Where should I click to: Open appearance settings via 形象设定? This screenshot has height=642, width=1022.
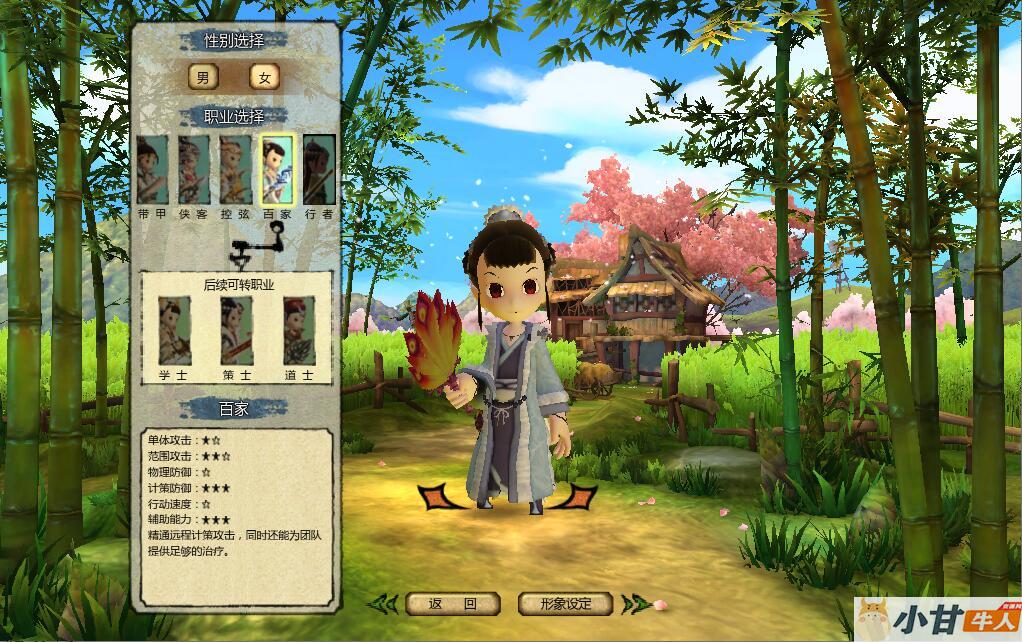(565, 604)
